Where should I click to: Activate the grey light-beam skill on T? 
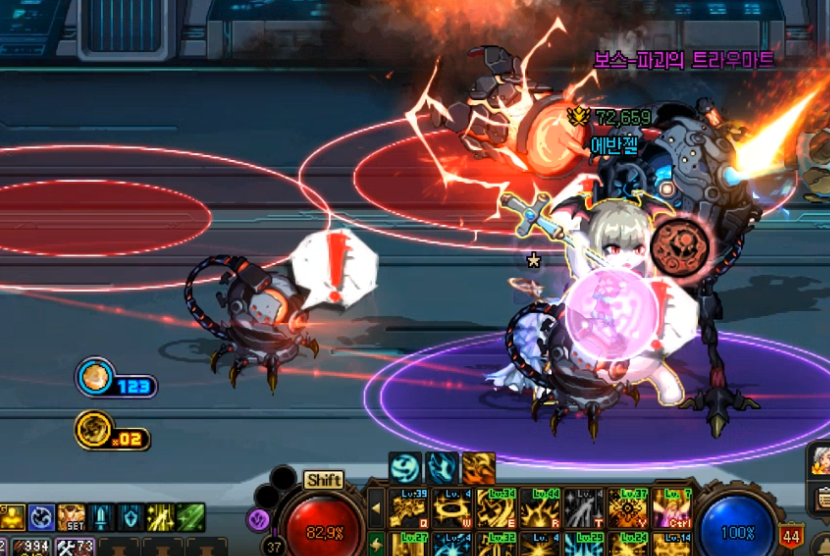584,507
